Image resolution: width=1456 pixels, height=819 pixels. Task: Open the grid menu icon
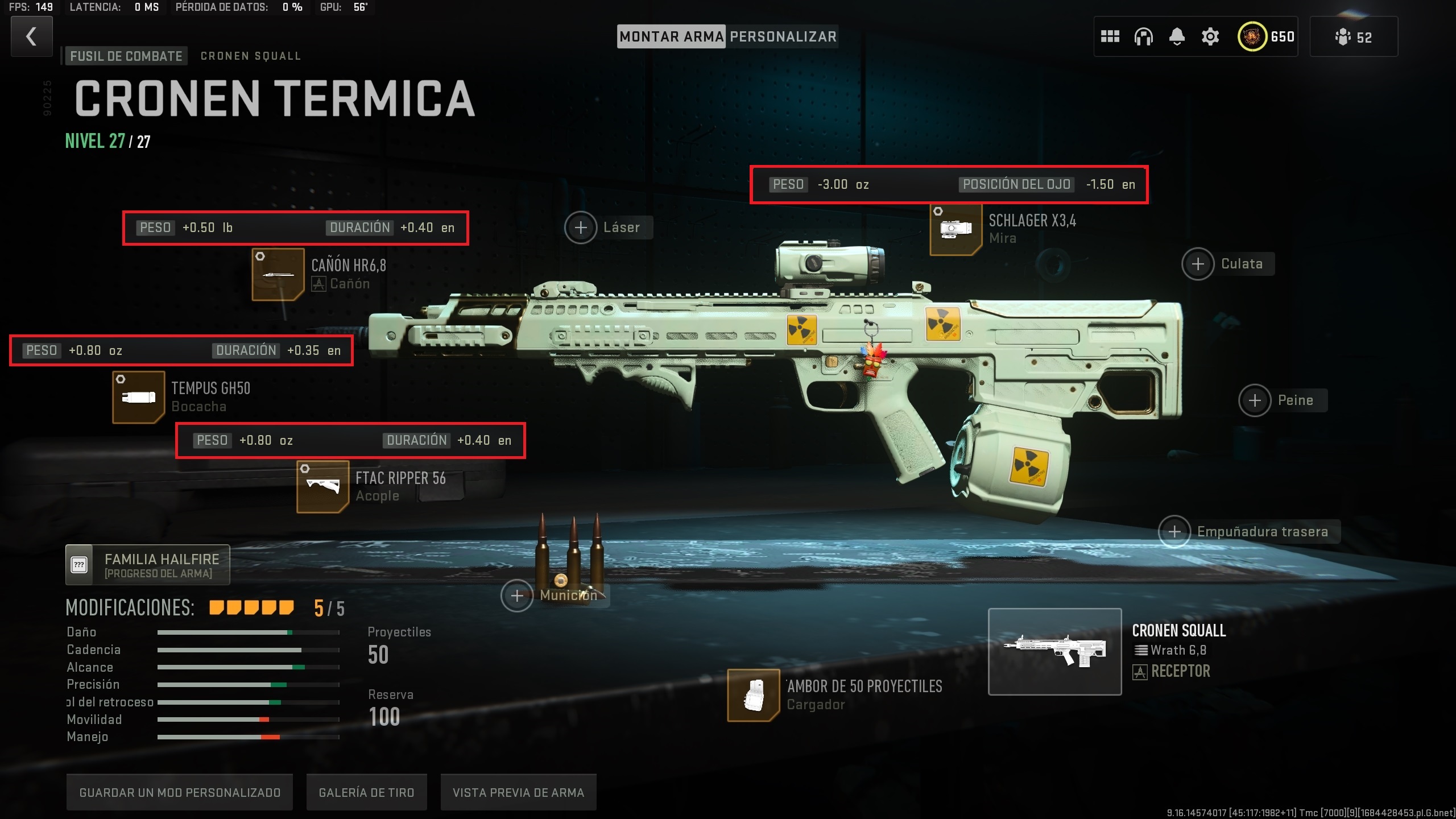(x=1110, y=37)
